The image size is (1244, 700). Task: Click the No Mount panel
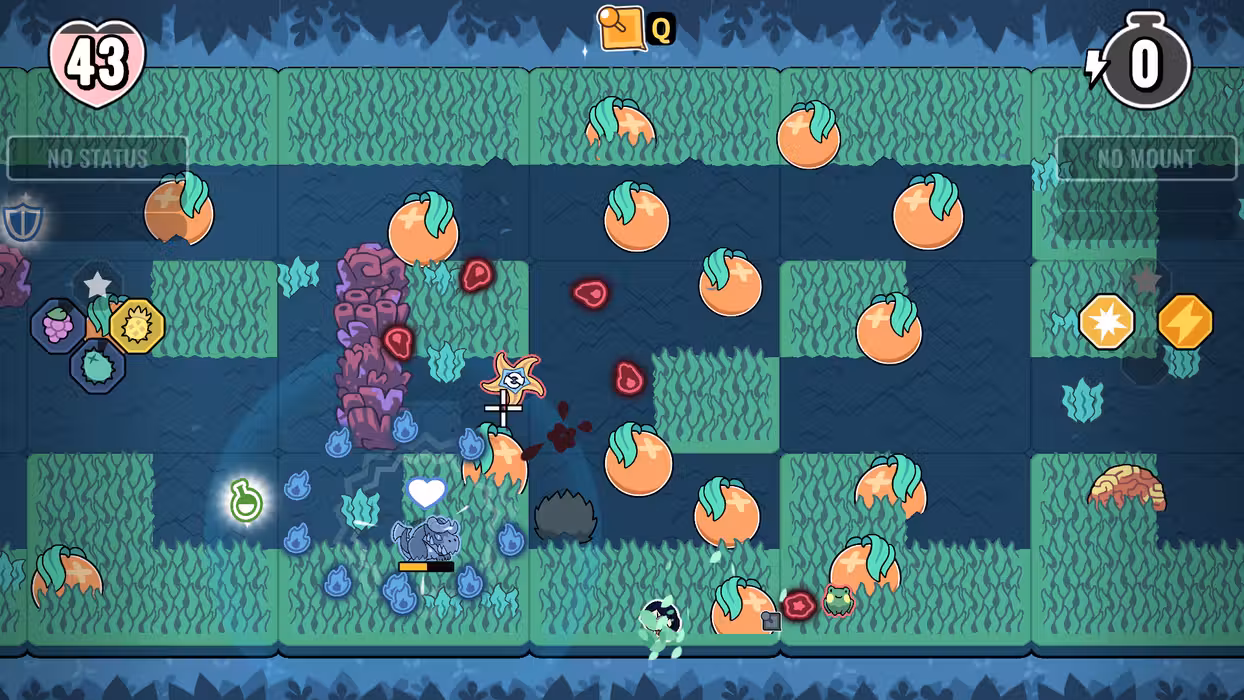[1146, 158]
